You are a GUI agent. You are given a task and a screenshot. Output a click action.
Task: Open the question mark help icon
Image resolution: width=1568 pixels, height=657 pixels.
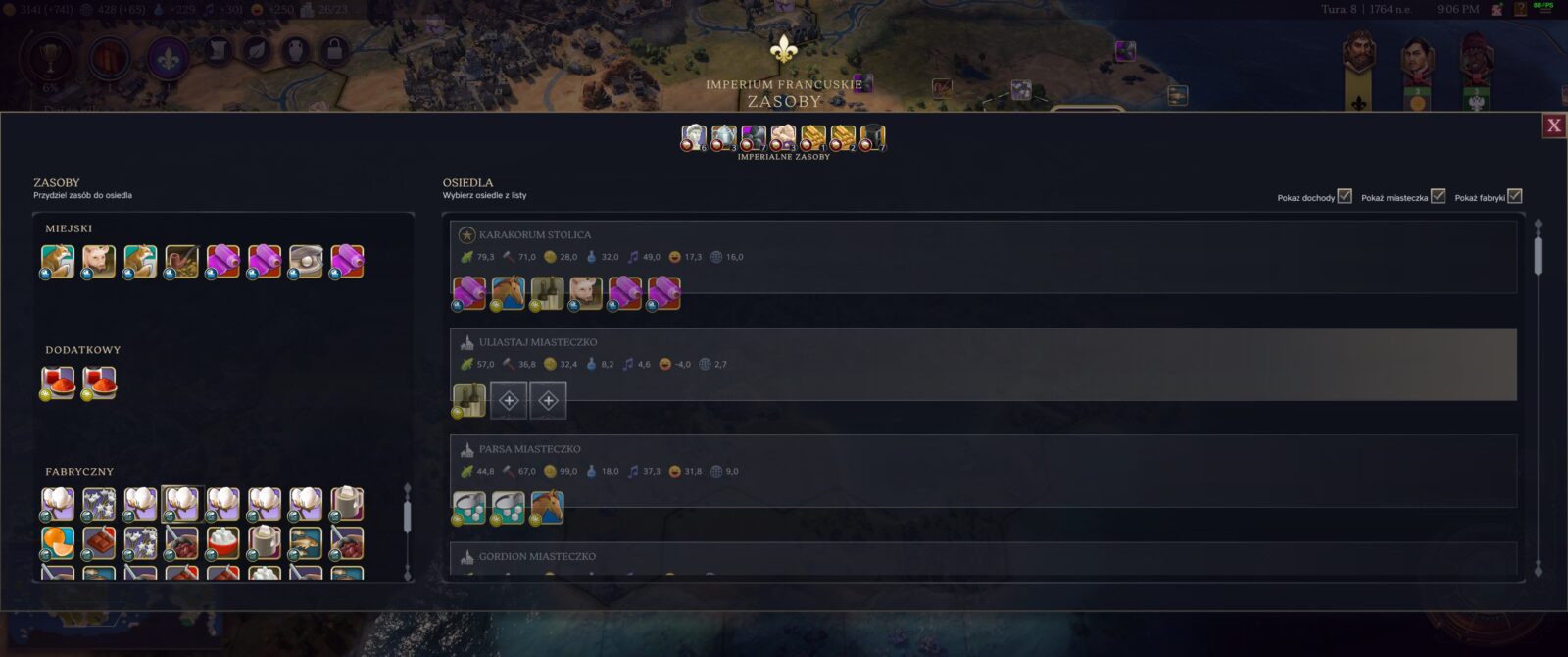tap(1520, 9)
